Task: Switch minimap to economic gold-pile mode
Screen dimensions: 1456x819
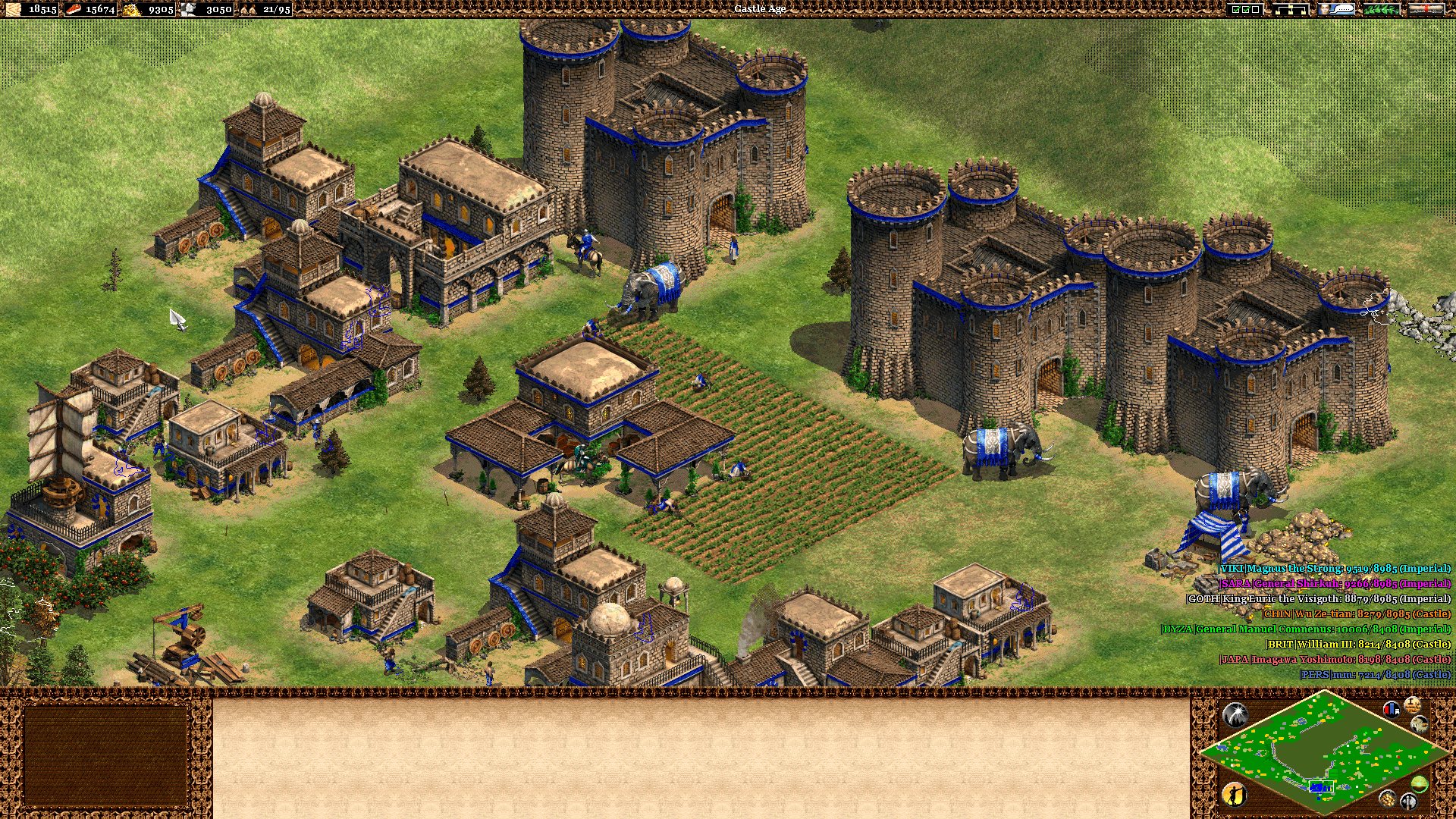Action: coord(1387,798)
